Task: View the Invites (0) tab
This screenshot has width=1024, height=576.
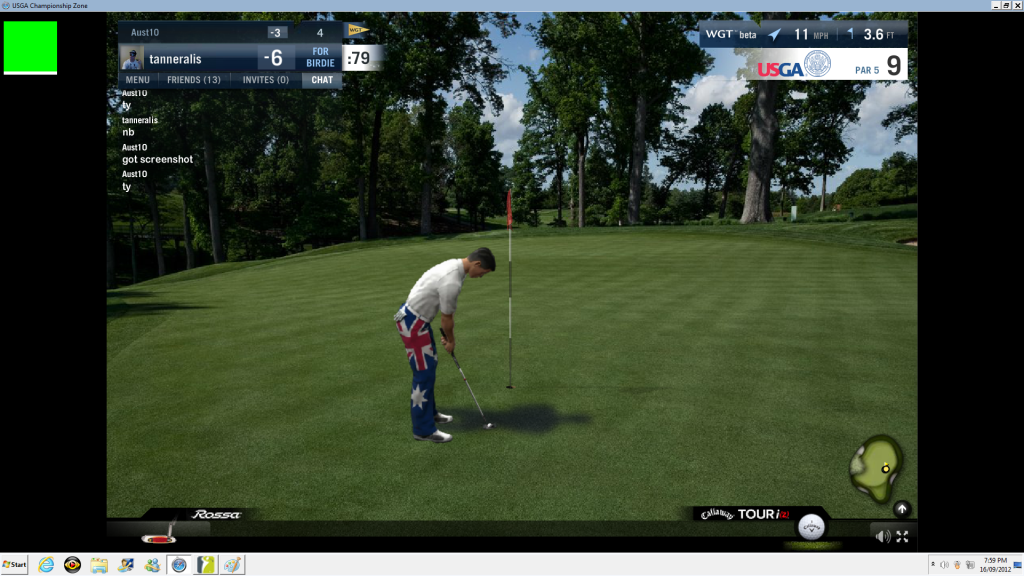Action: pos(266,80)
